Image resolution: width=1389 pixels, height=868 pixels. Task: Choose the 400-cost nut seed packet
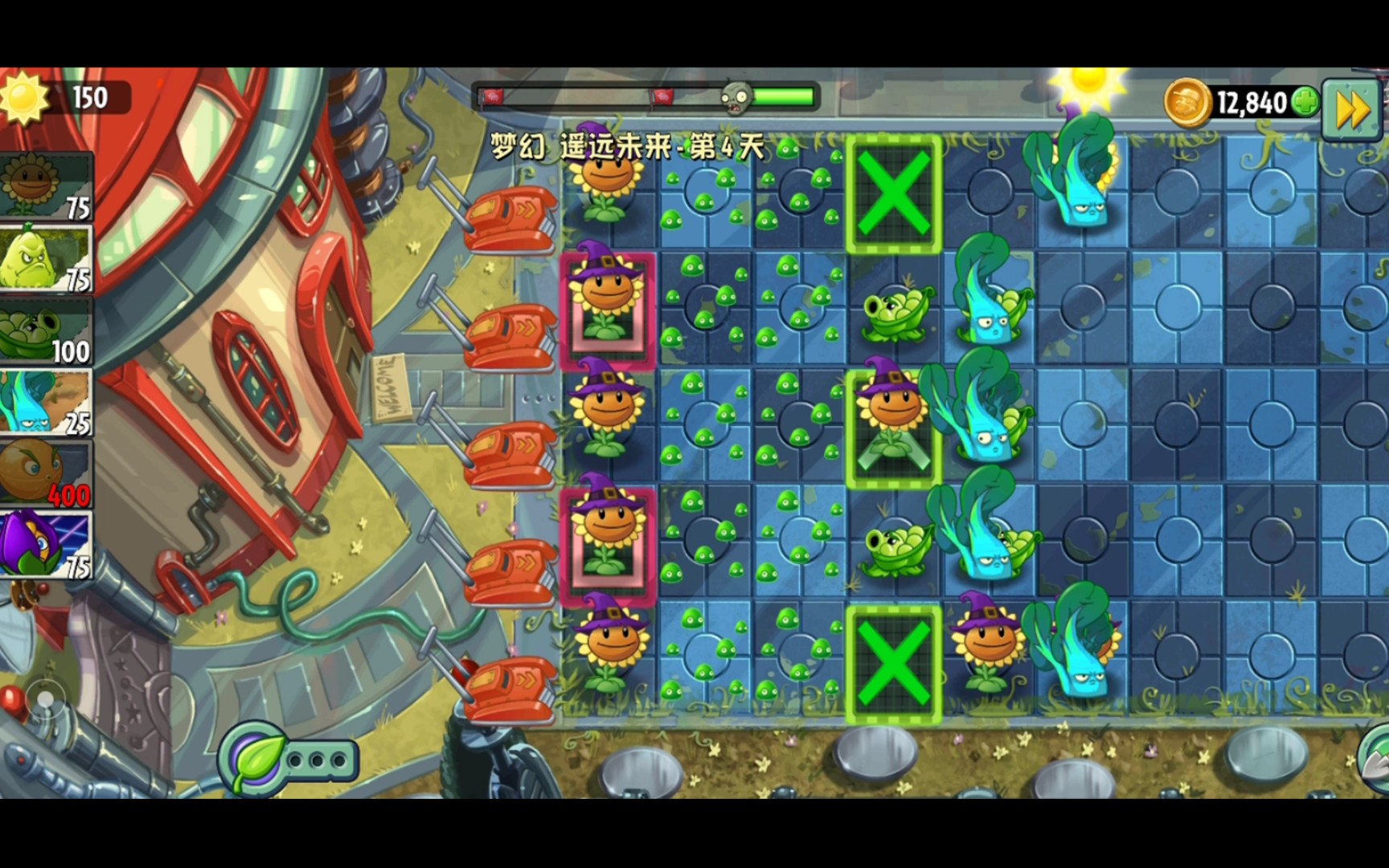(46, 473)
